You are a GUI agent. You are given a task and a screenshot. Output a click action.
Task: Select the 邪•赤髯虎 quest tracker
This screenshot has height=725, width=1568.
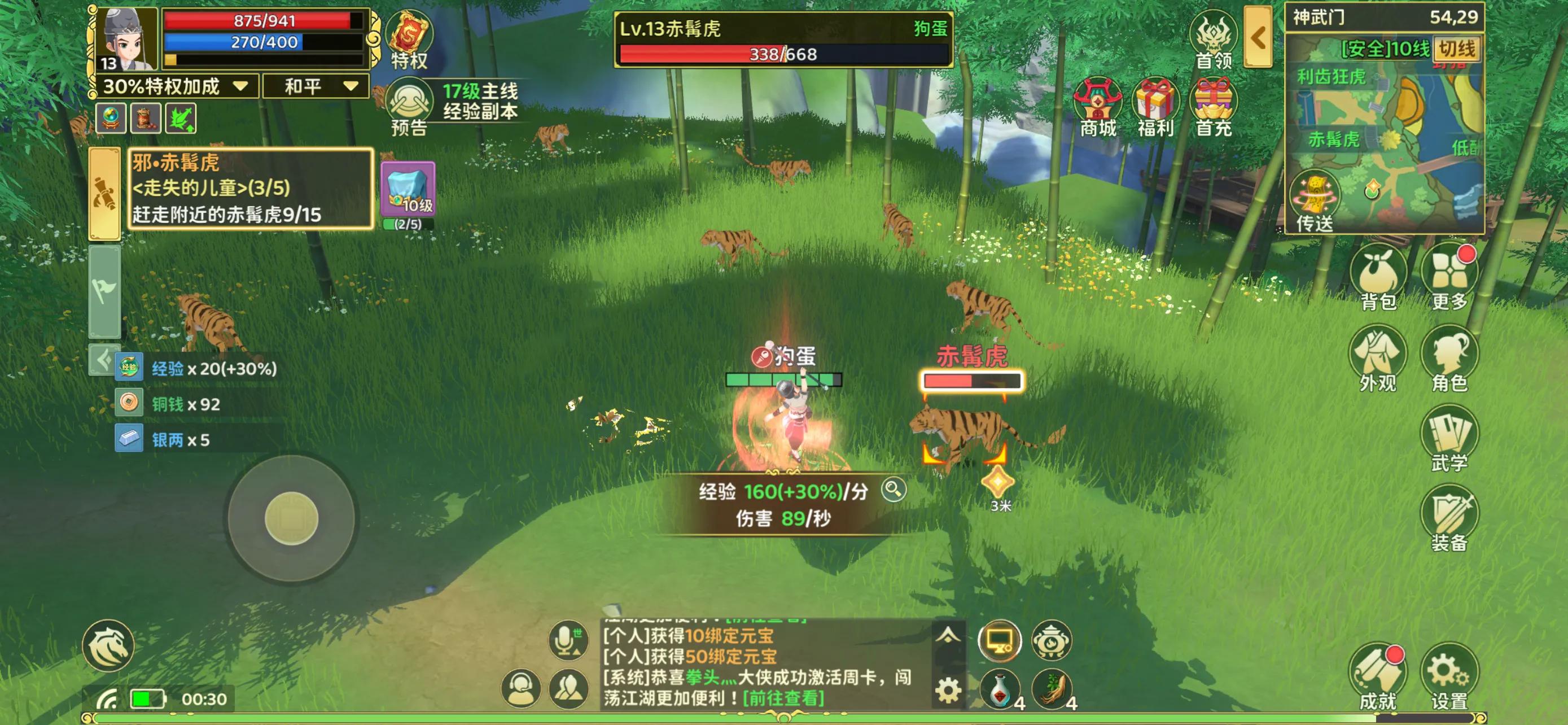(249, 188)
